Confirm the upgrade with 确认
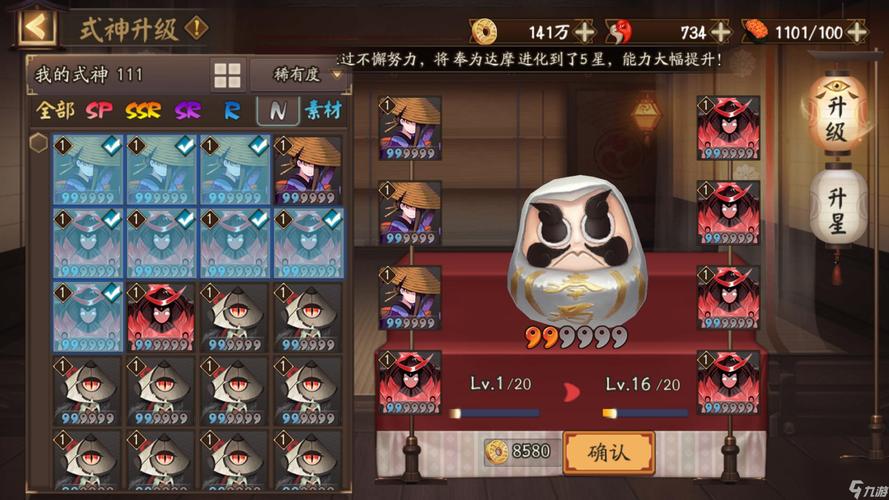The width and height of the screenshot is (889, 500). pyautogui.click(x=608, y=452)
